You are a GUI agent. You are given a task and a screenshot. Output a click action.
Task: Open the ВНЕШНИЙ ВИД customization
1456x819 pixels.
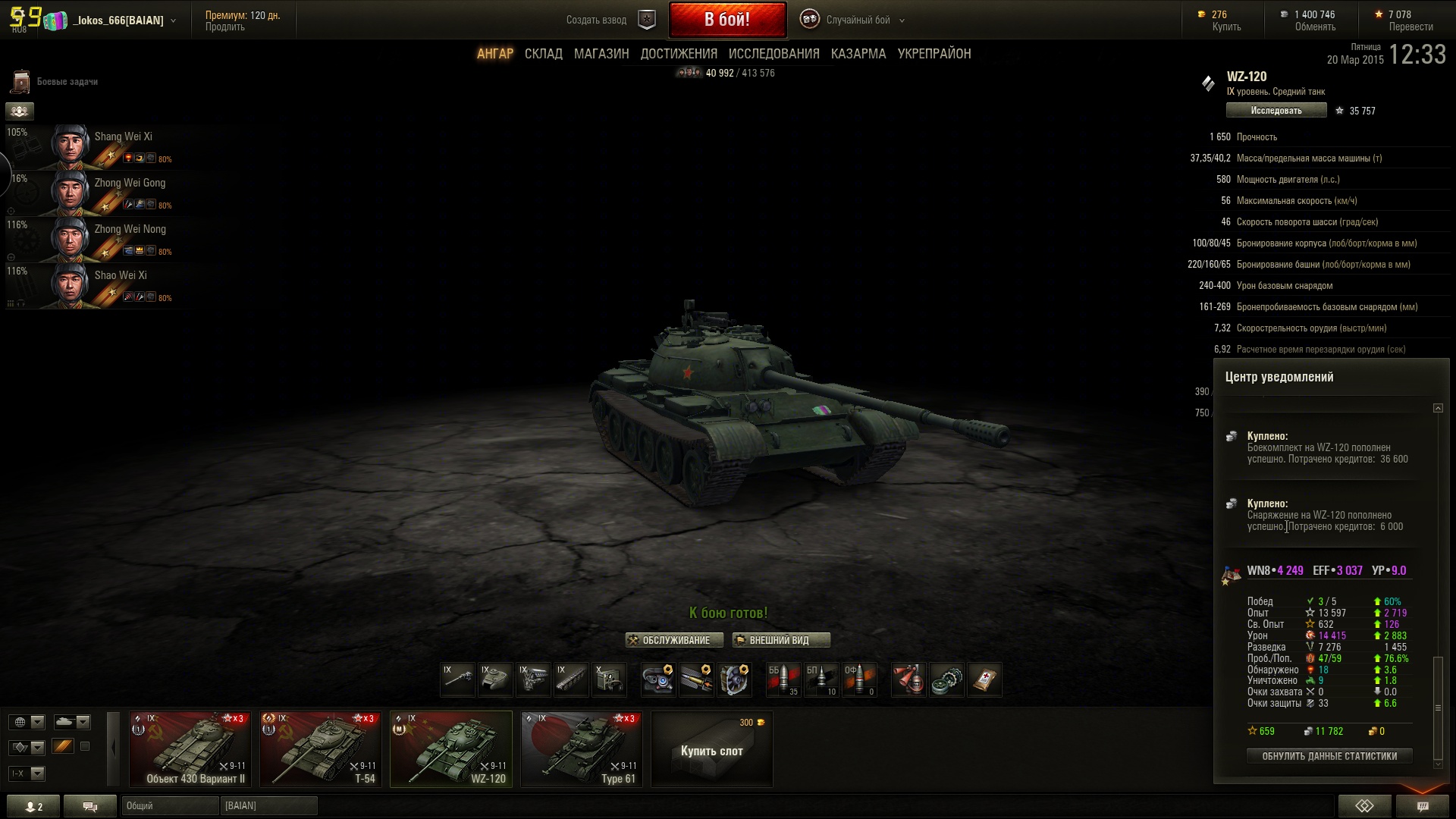[x=780, y=641]
